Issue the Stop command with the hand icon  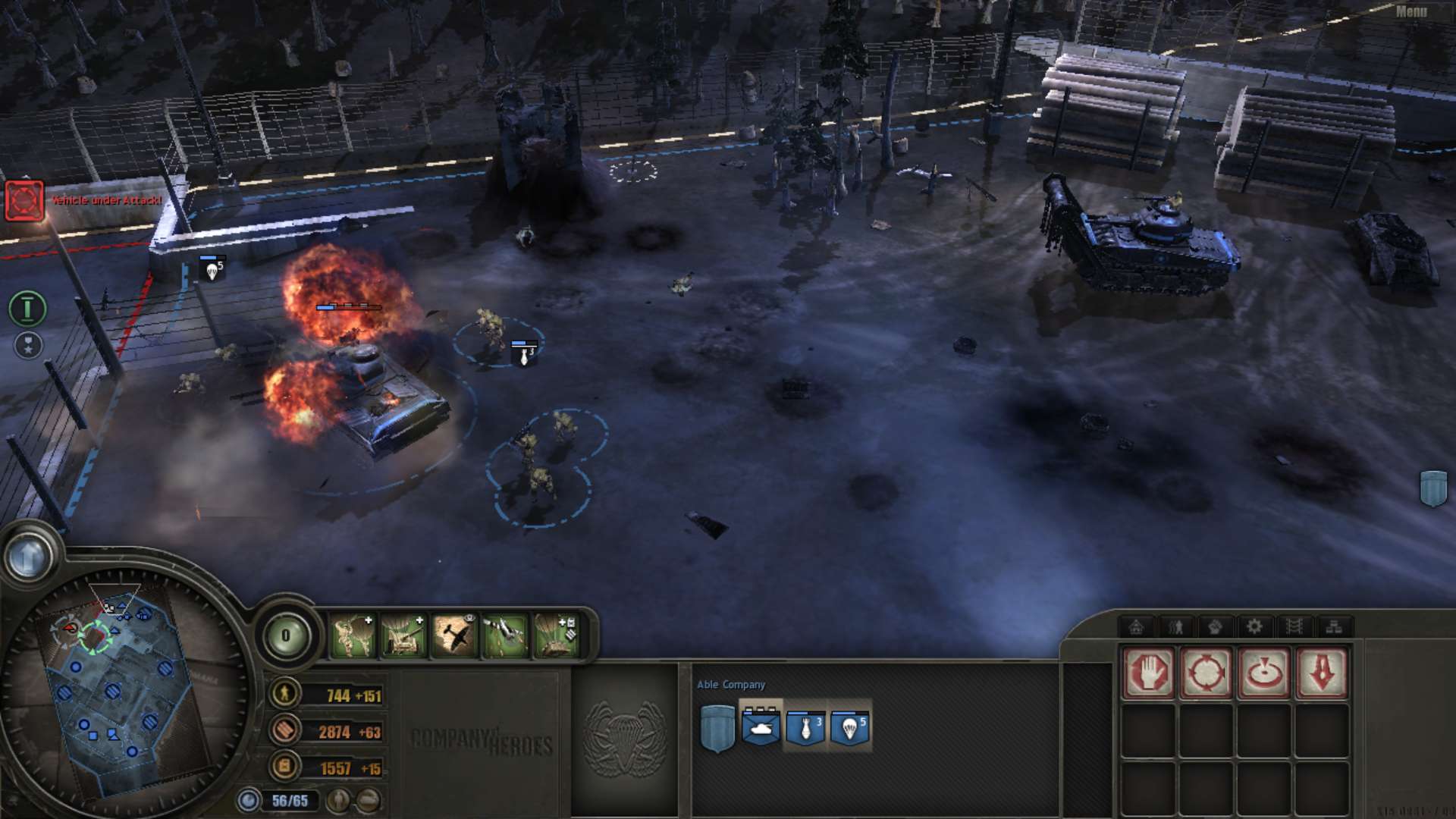(1148, 672)
